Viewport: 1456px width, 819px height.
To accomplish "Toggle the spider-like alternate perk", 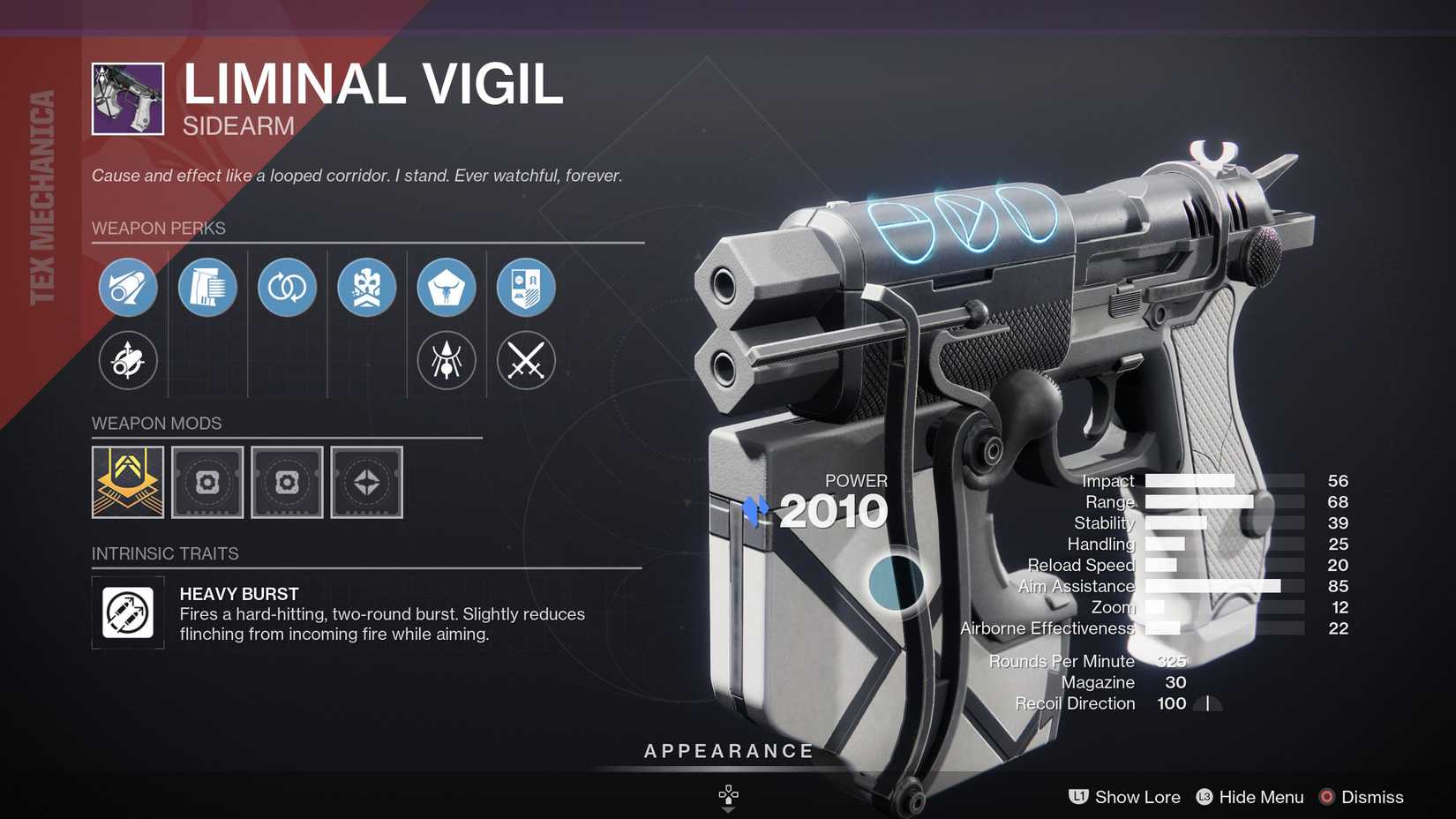I will (446, 361).
